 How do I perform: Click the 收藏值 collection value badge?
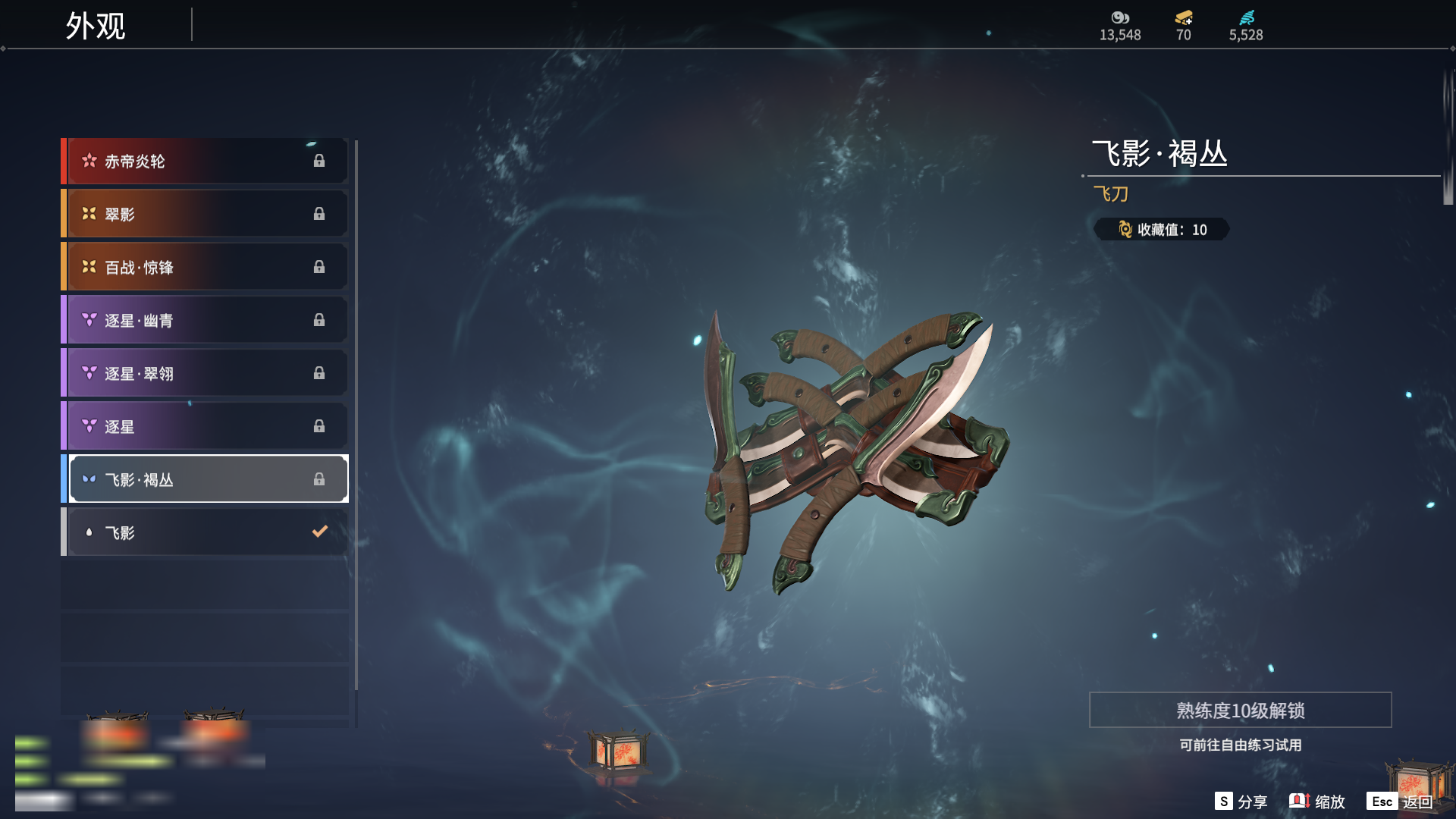point(1161,230)
